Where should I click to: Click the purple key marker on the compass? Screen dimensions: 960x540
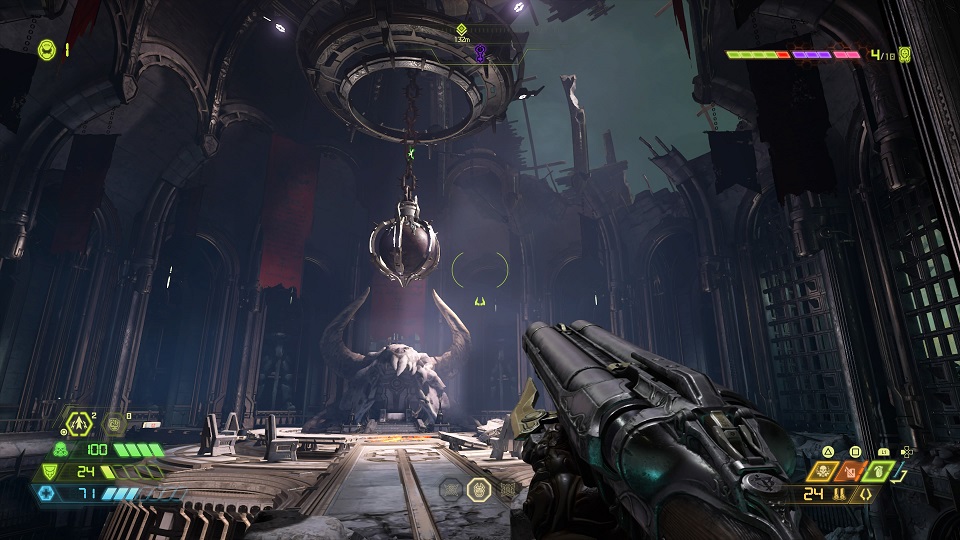pyautogui.click(x=481, y=53)
